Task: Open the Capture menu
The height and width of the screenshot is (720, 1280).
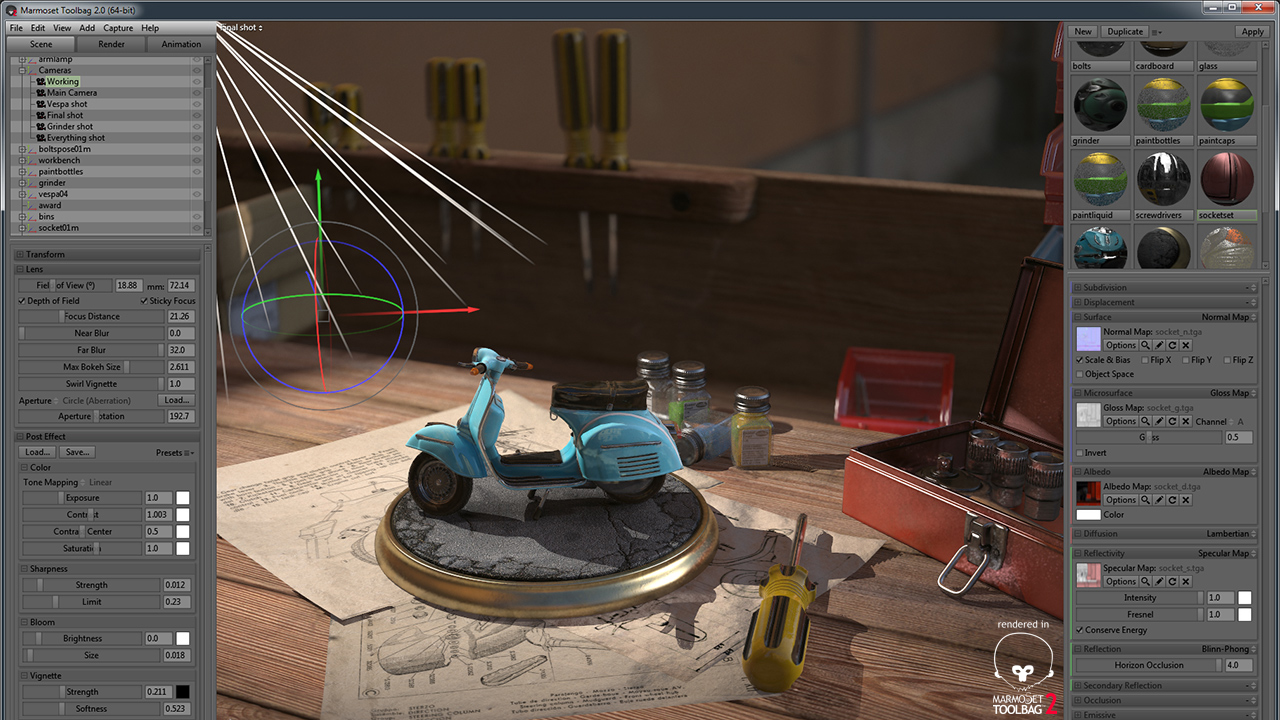Action: tap(118, 27)
